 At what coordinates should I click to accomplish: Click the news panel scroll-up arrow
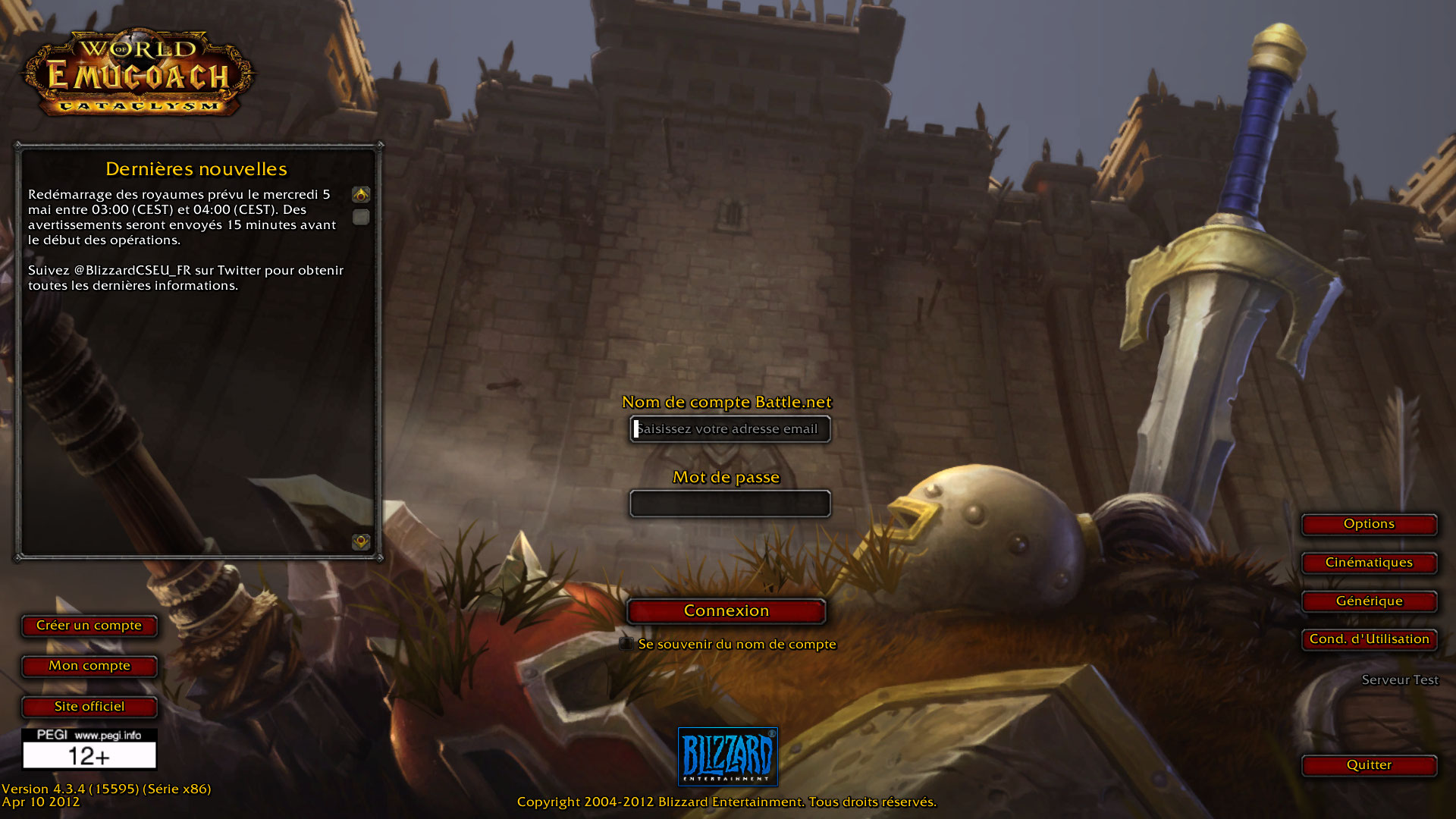pos(361,195)
